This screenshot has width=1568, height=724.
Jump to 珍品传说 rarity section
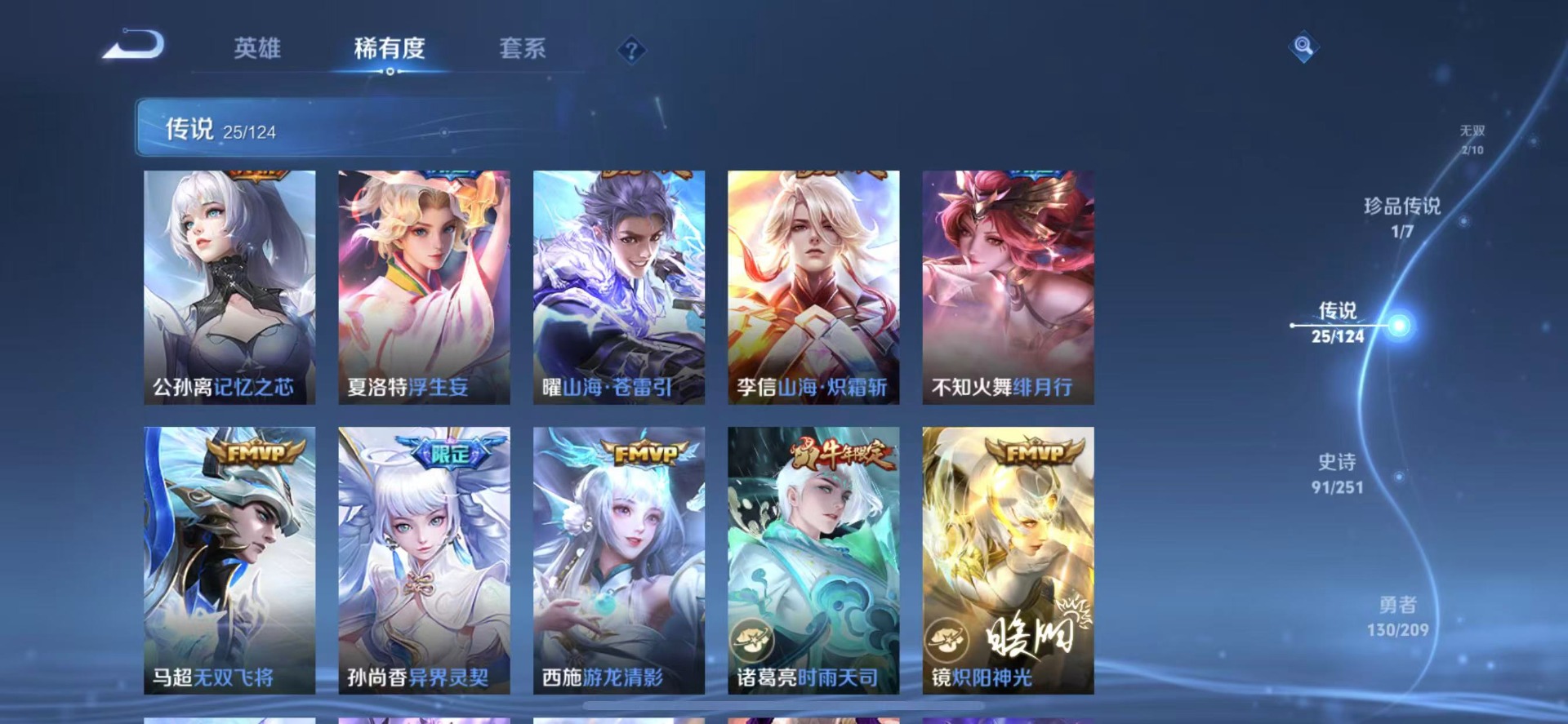1402,217
